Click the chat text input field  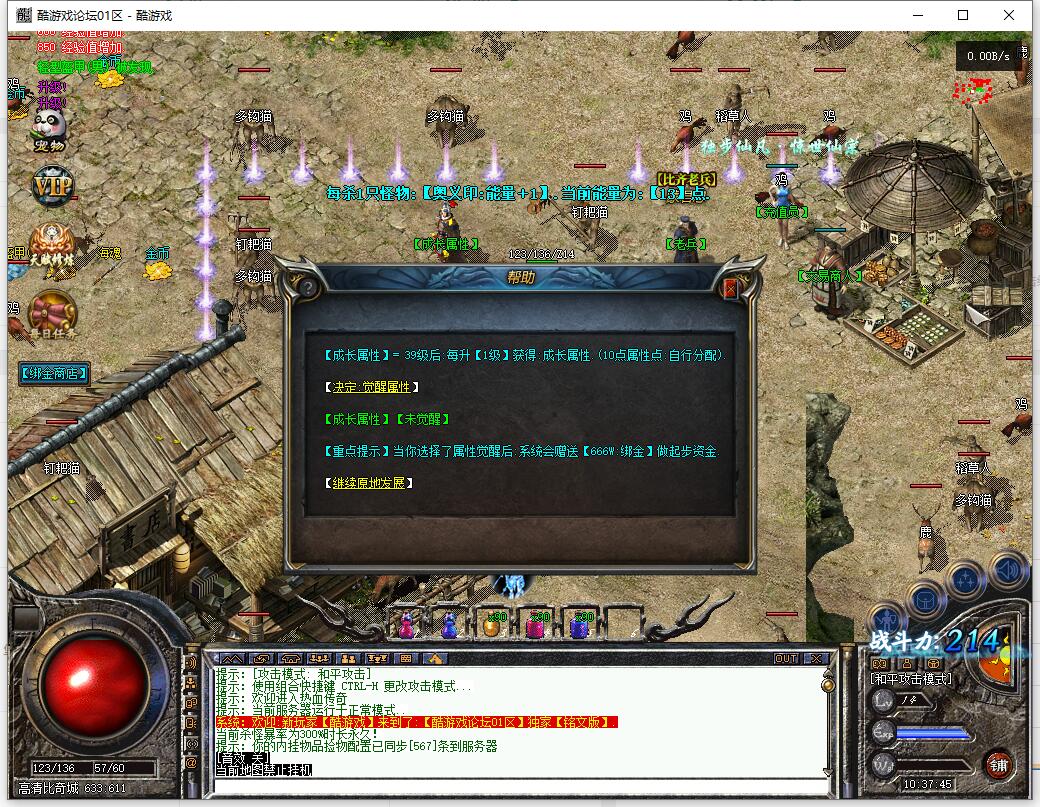(x=520, y=785)
